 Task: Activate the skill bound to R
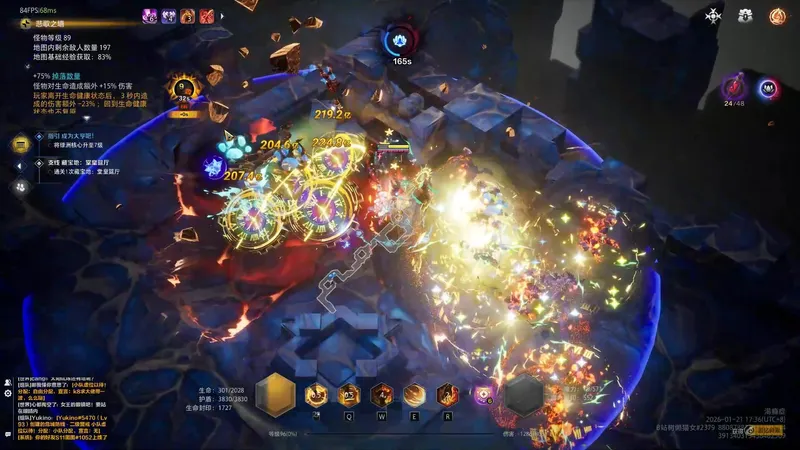(446, 394)
